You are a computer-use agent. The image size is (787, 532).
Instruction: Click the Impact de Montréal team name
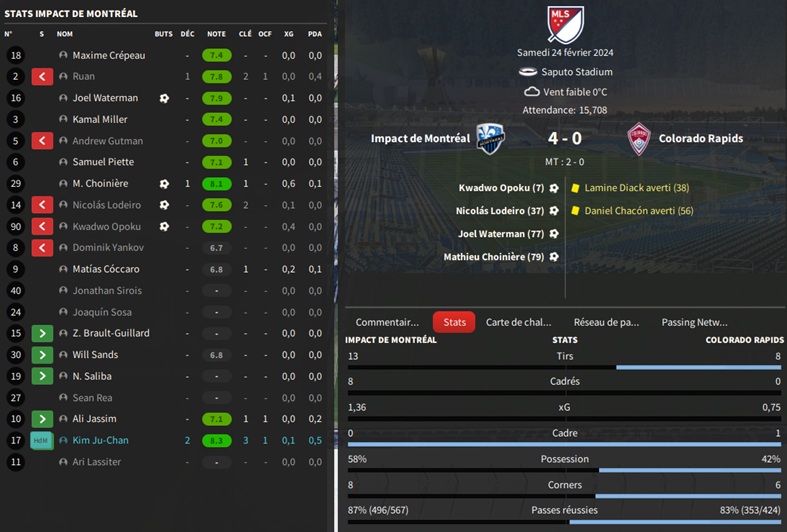pos(420,139)
